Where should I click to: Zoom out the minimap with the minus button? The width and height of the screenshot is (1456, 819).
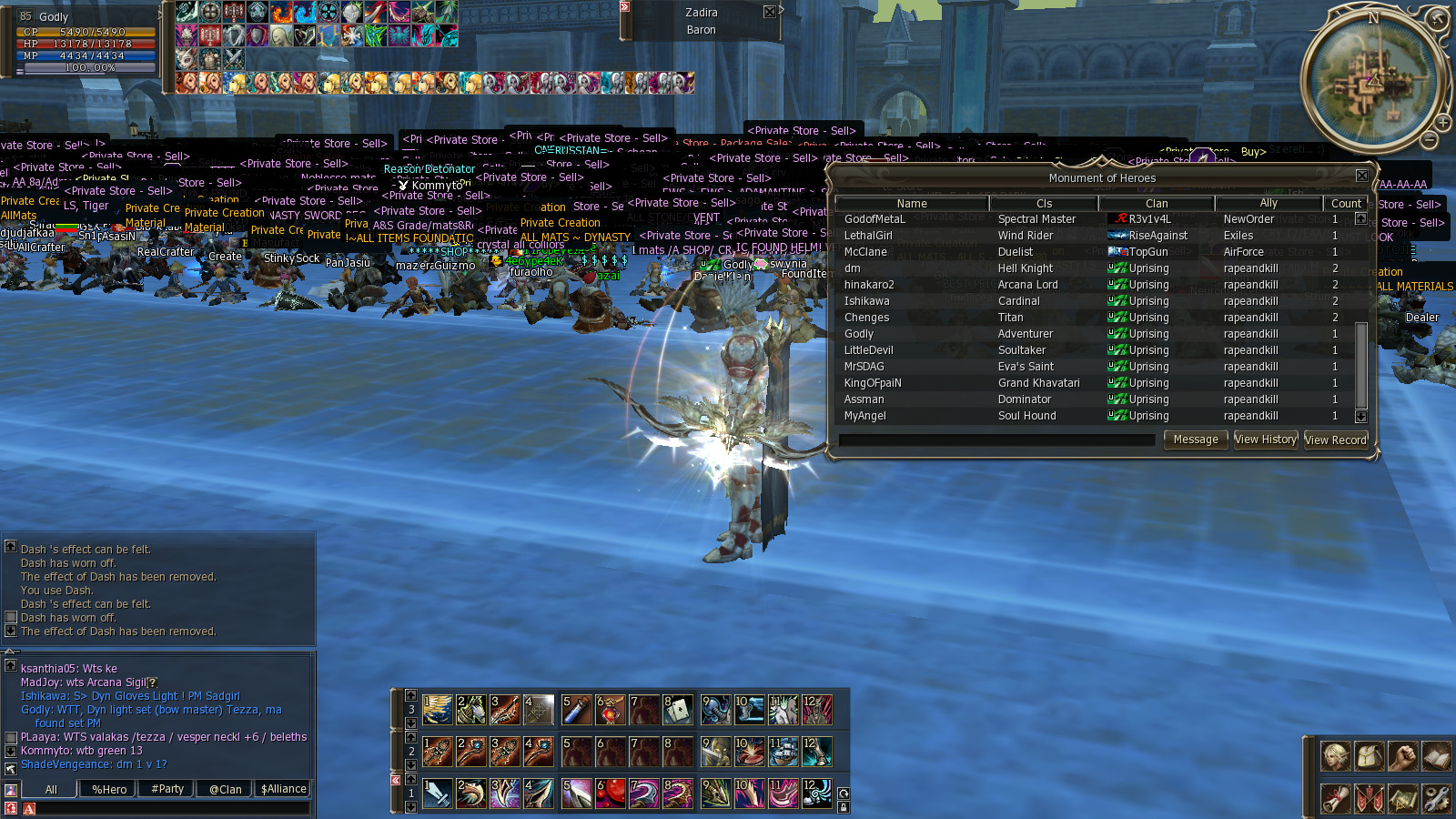point(1430,140)
